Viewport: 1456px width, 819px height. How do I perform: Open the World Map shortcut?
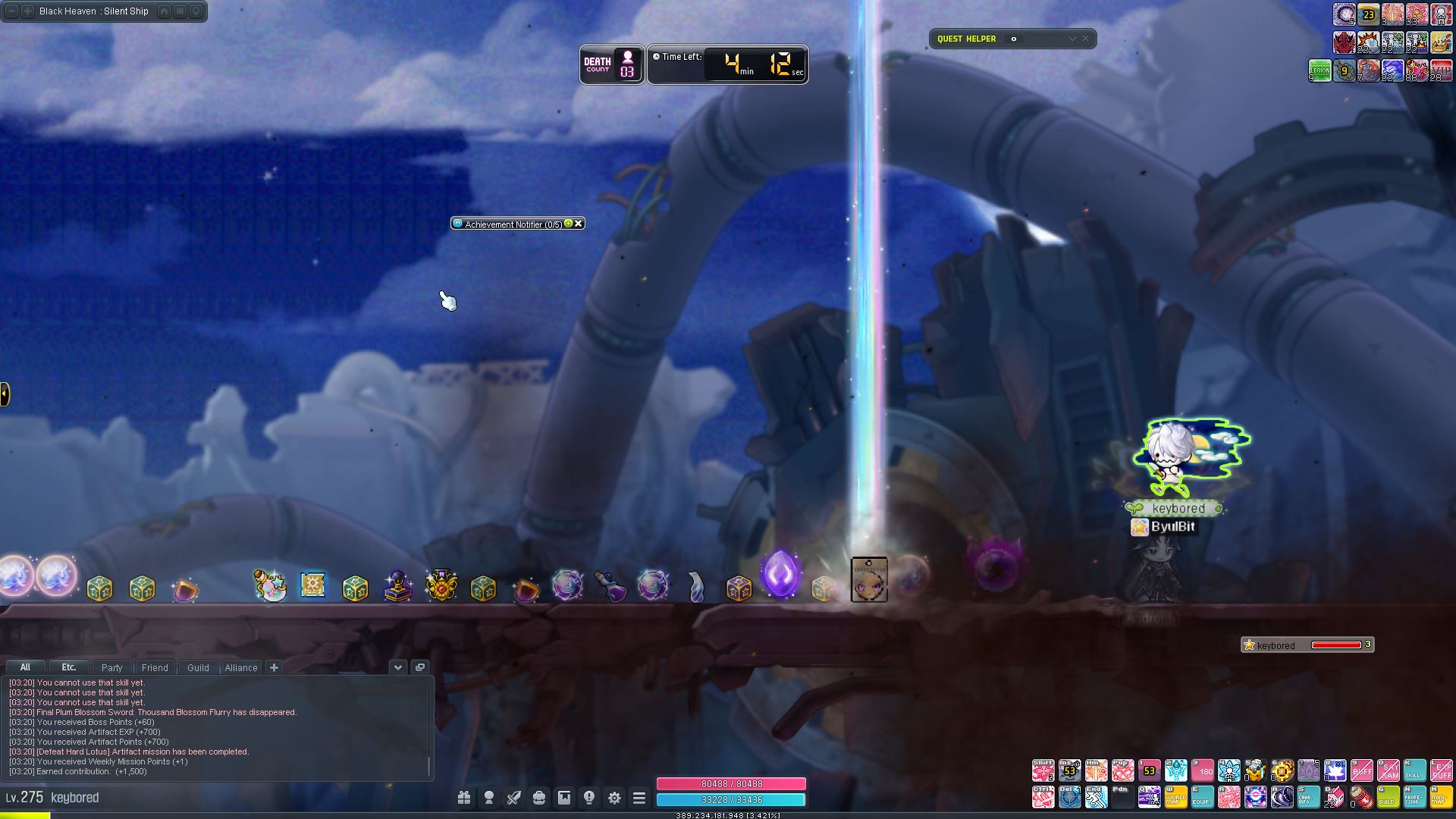coord(1175,797)
